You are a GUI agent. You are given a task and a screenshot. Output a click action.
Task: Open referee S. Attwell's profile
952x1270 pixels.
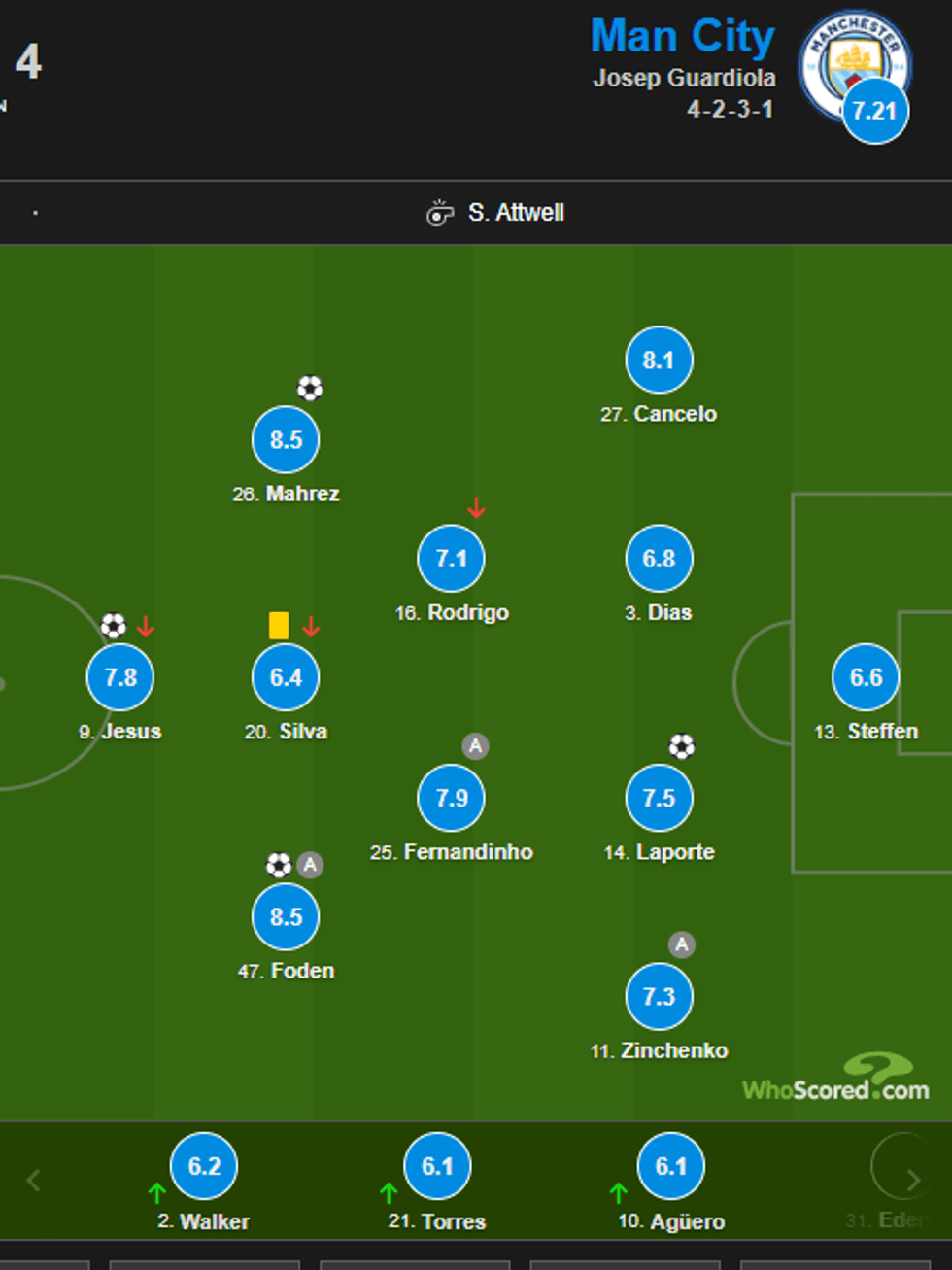[515, 213]
